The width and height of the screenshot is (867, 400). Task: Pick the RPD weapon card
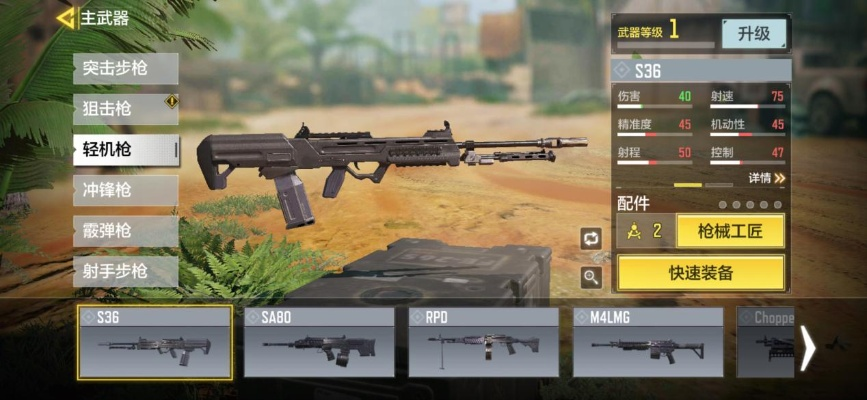[x=483, y=343]
